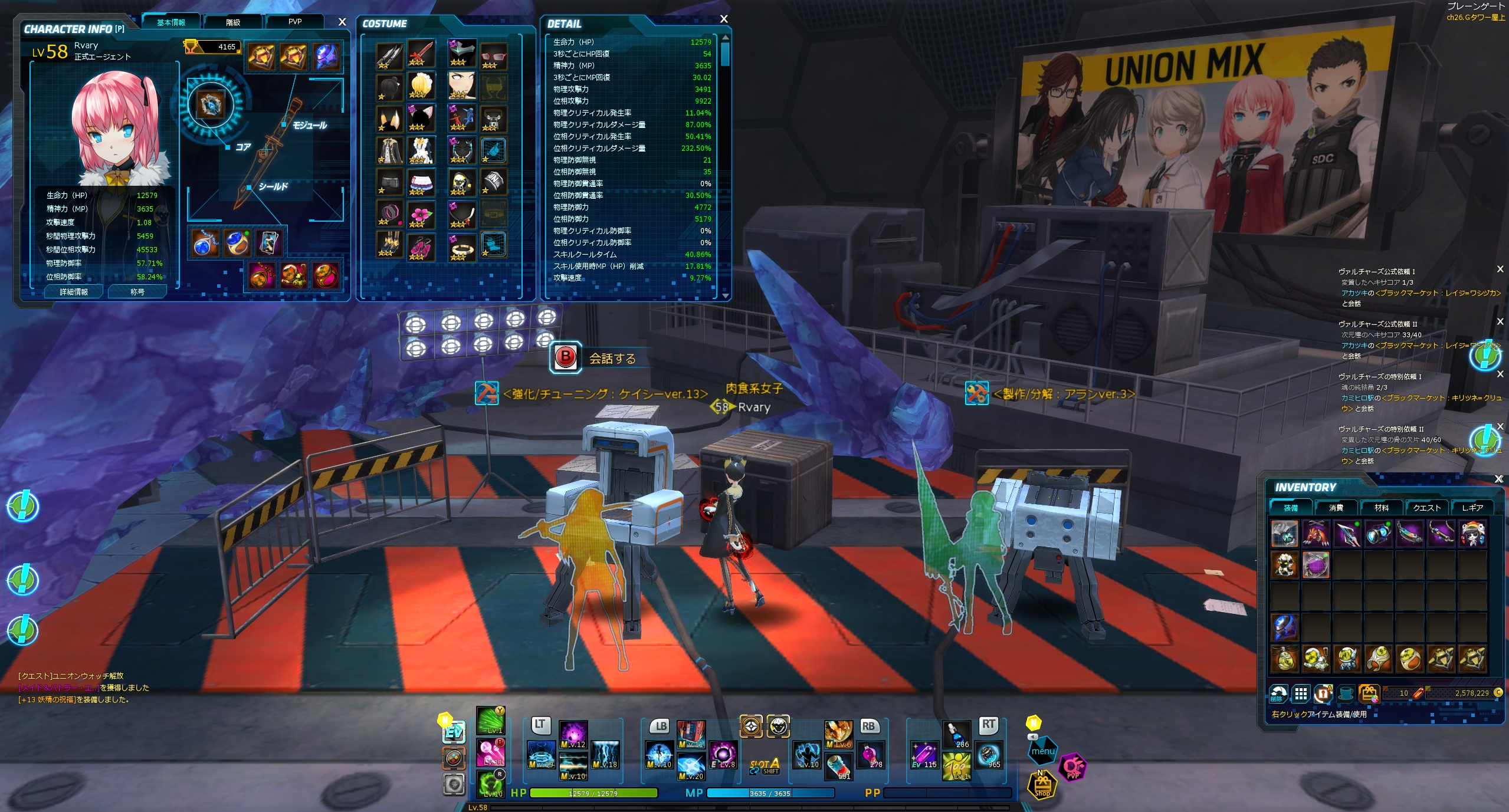Image resolution: width=1509 pixels, height=812 pixels.
Task: Switch to the 階級 tab in Character Info
Action: [233, 22]
